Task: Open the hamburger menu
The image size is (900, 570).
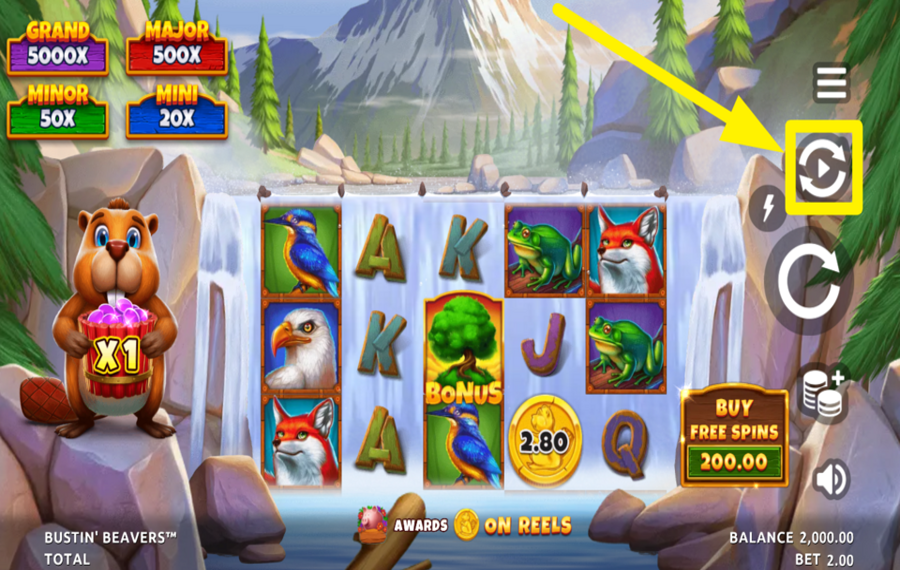Action: coord(831,83)
